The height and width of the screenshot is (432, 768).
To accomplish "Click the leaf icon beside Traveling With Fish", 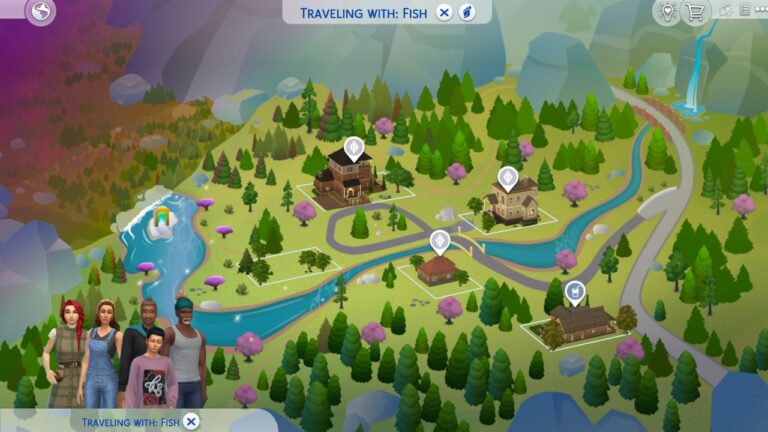I will [x=466, y=12].
